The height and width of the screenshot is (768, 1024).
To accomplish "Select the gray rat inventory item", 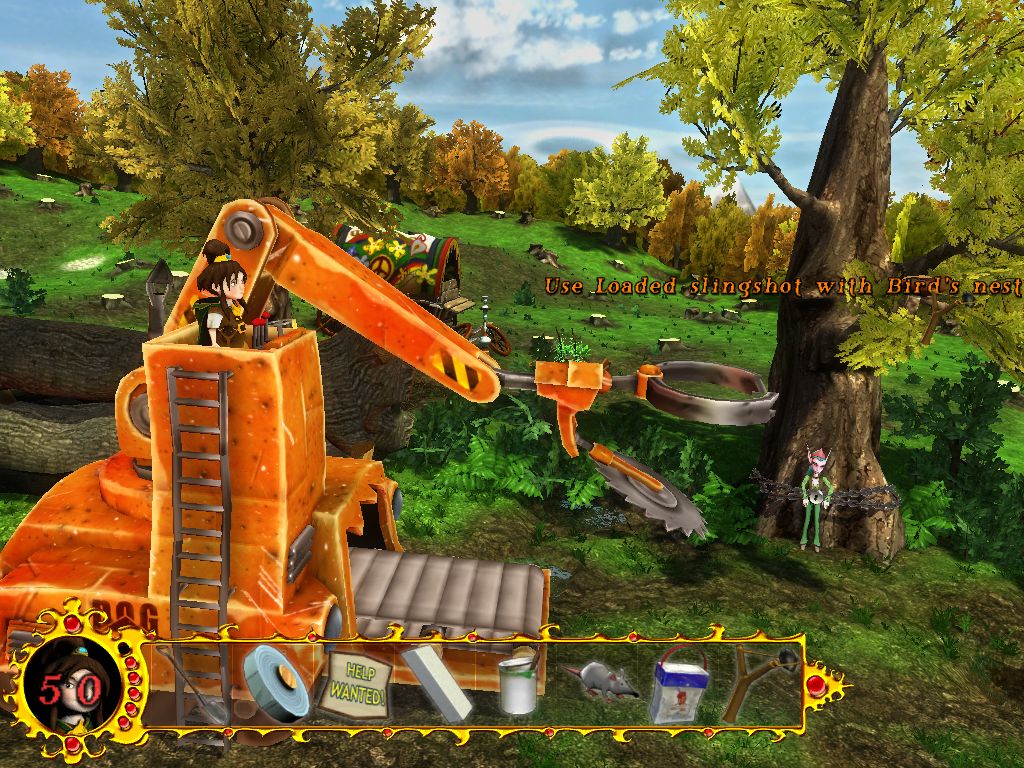I will [599, 683].
